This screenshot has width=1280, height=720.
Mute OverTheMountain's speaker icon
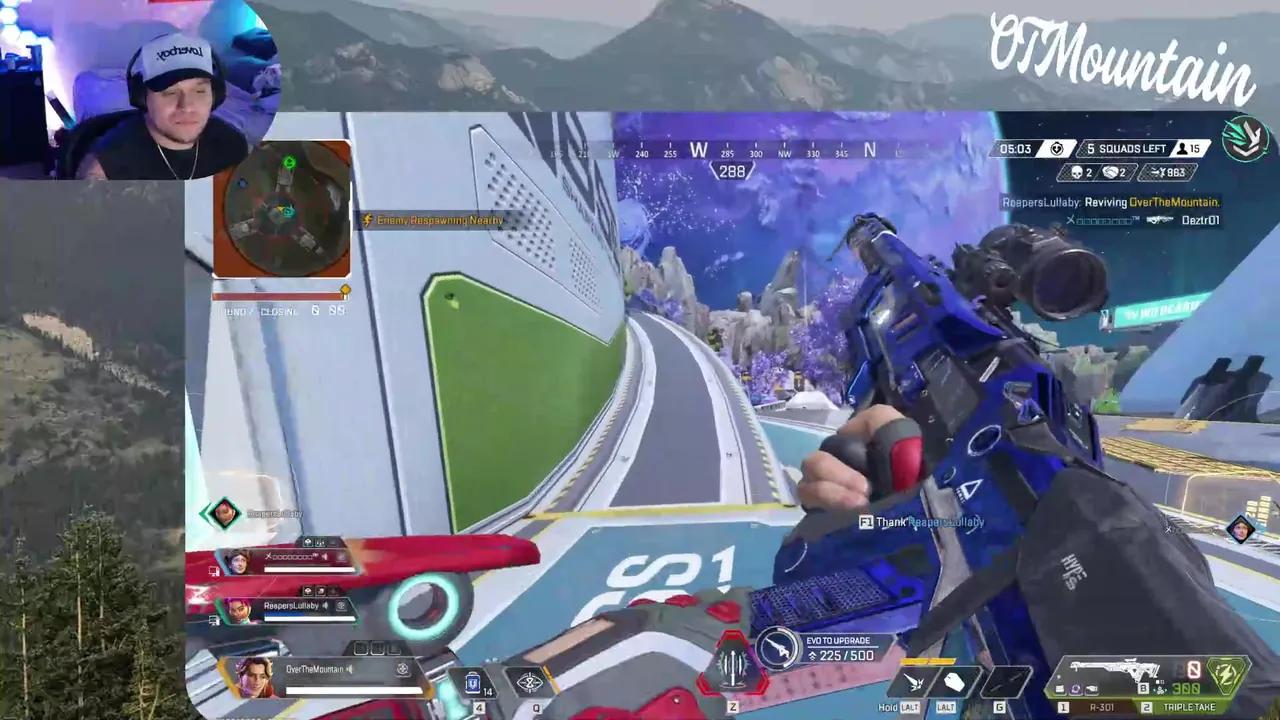pos(349,670)
